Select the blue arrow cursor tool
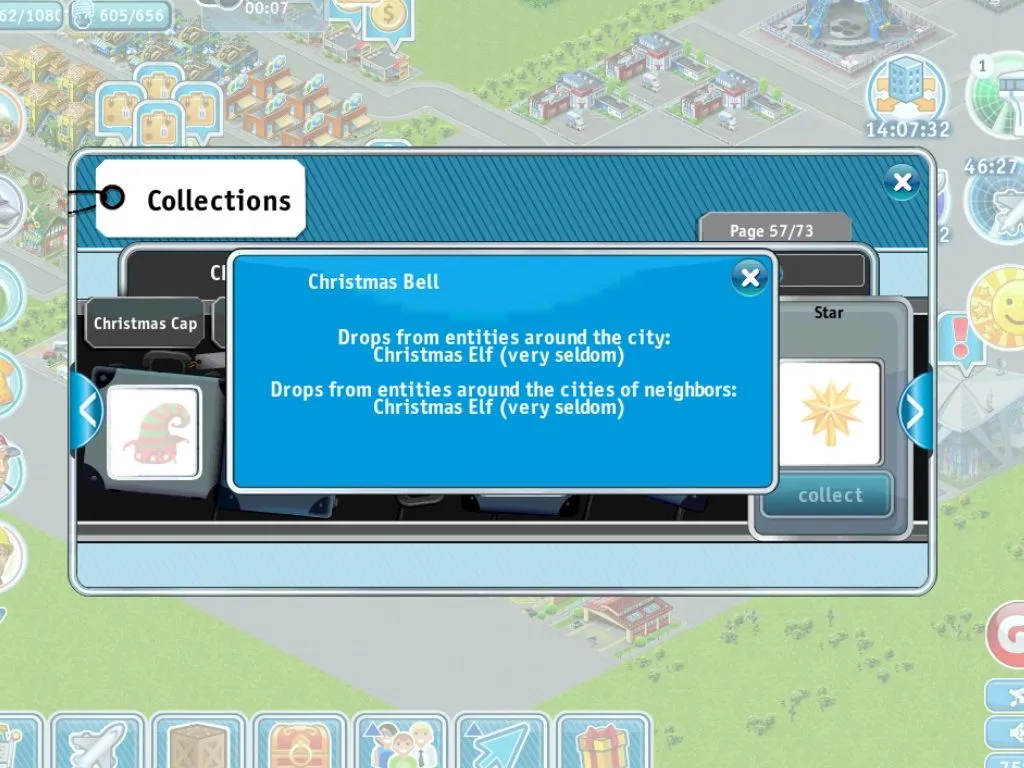This screenshot has height=768, width=1024. (x=501, y=744)
